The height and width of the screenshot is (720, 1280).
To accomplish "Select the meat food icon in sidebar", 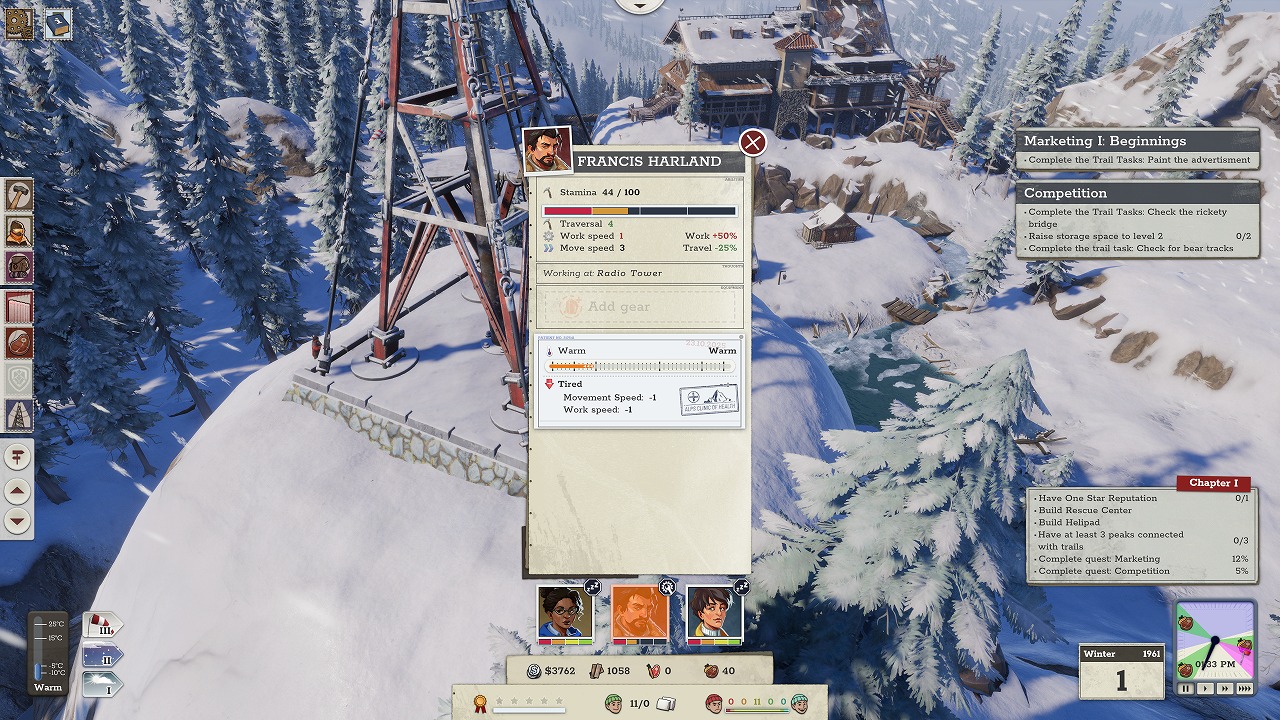I will [19, 342].
